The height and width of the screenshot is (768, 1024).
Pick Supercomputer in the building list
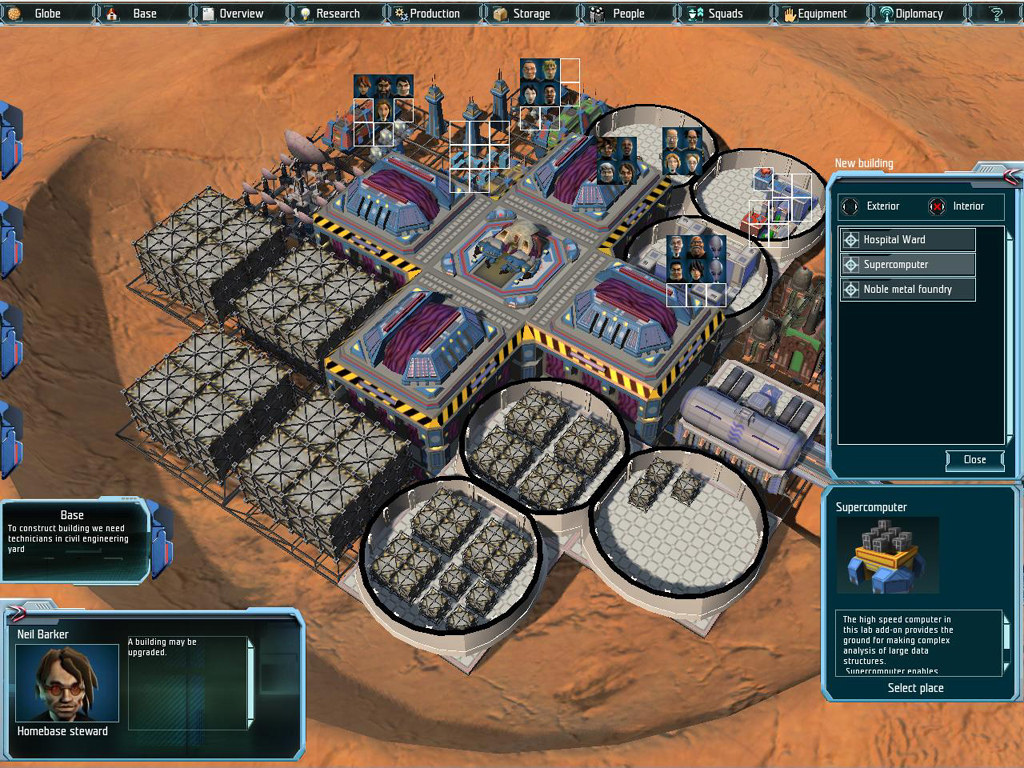(907, 265)
